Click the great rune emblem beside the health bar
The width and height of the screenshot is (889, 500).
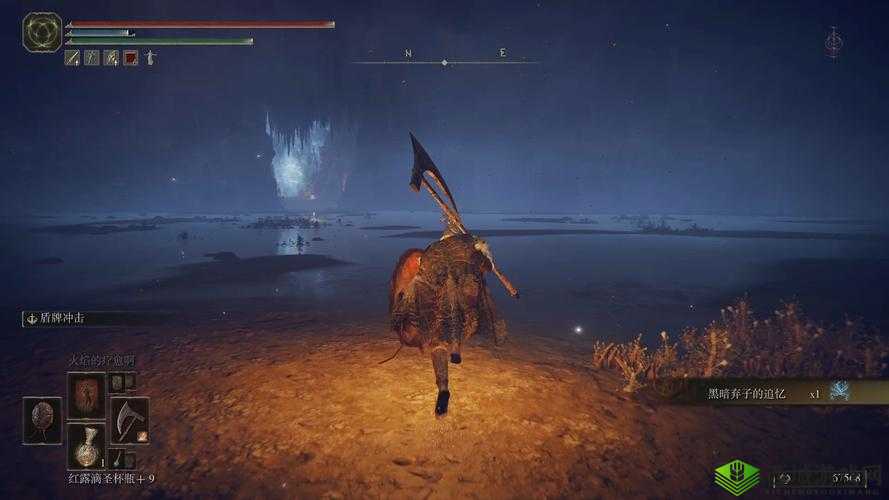click(42, 32)
